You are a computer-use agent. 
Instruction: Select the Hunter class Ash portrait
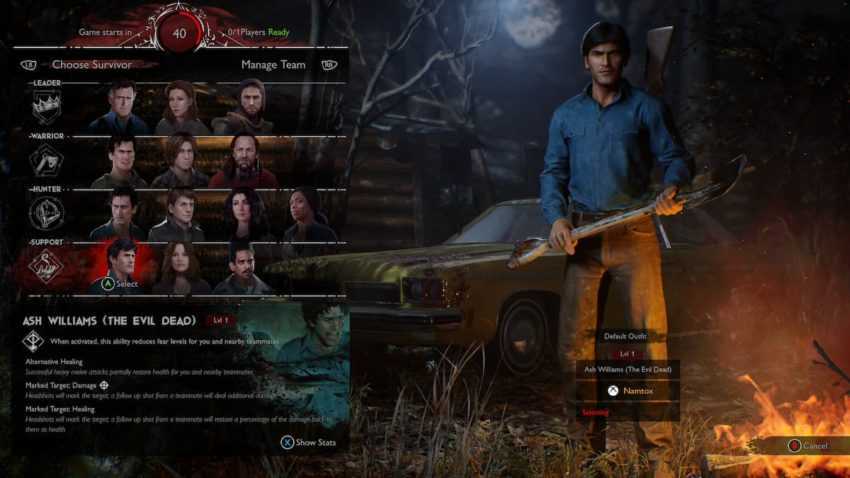[x=122, y=214]
